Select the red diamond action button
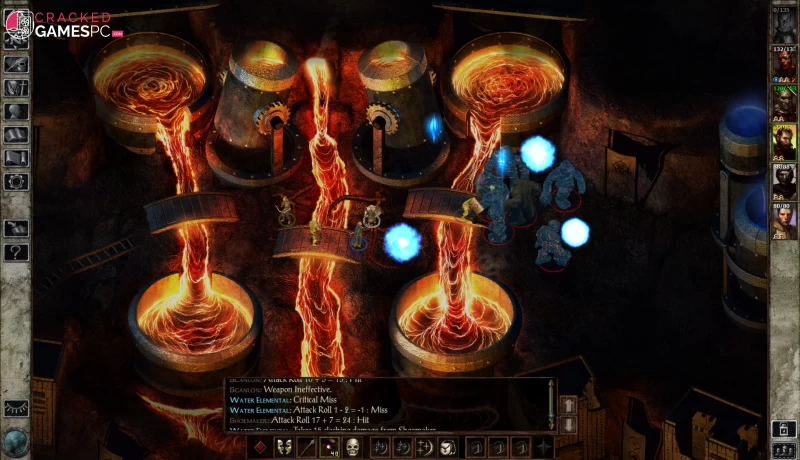The width and height of the screenshot is (800, 460). (261, 447)
